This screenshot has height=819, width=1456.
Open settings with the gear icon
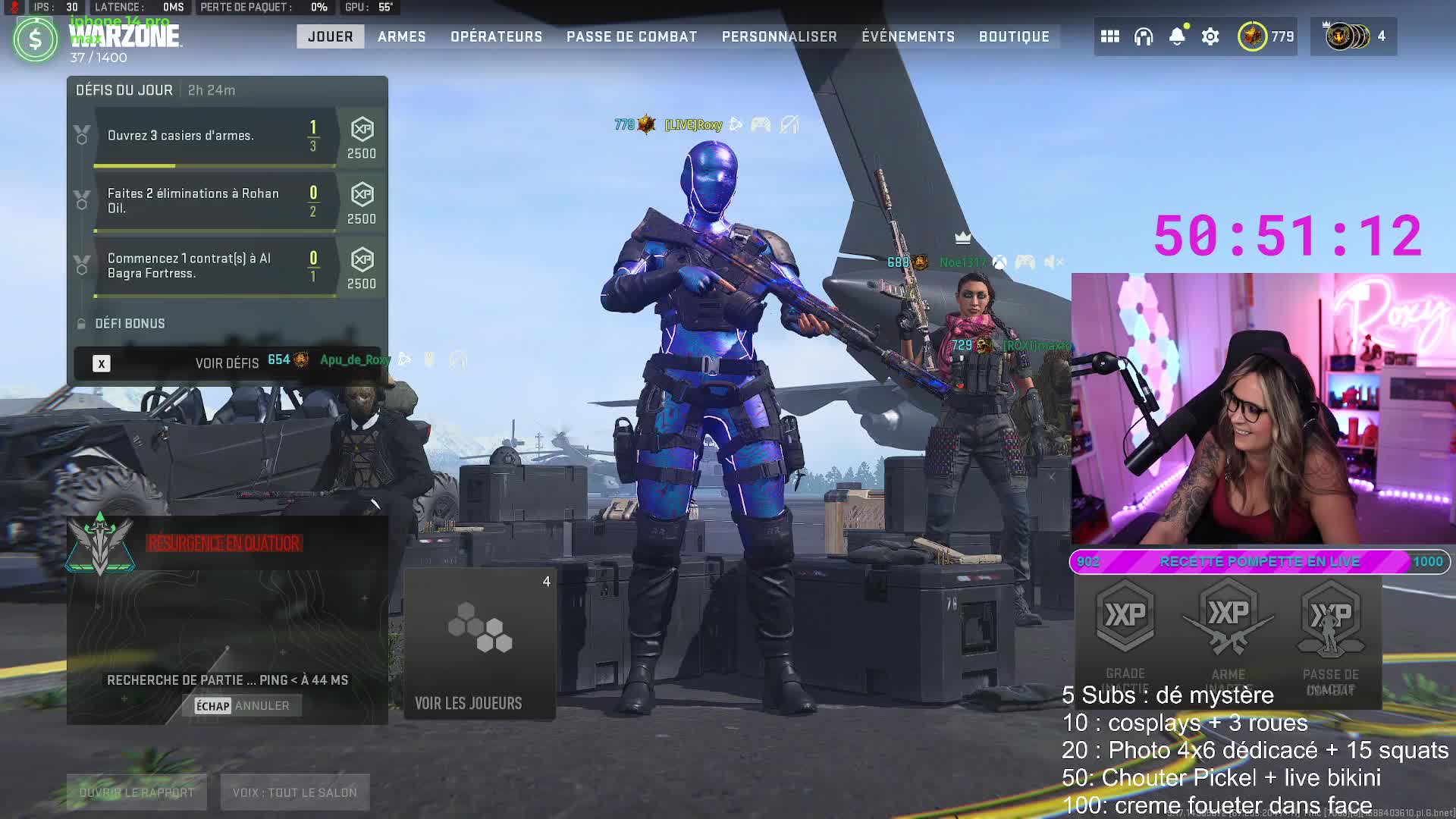(1210, 36)
